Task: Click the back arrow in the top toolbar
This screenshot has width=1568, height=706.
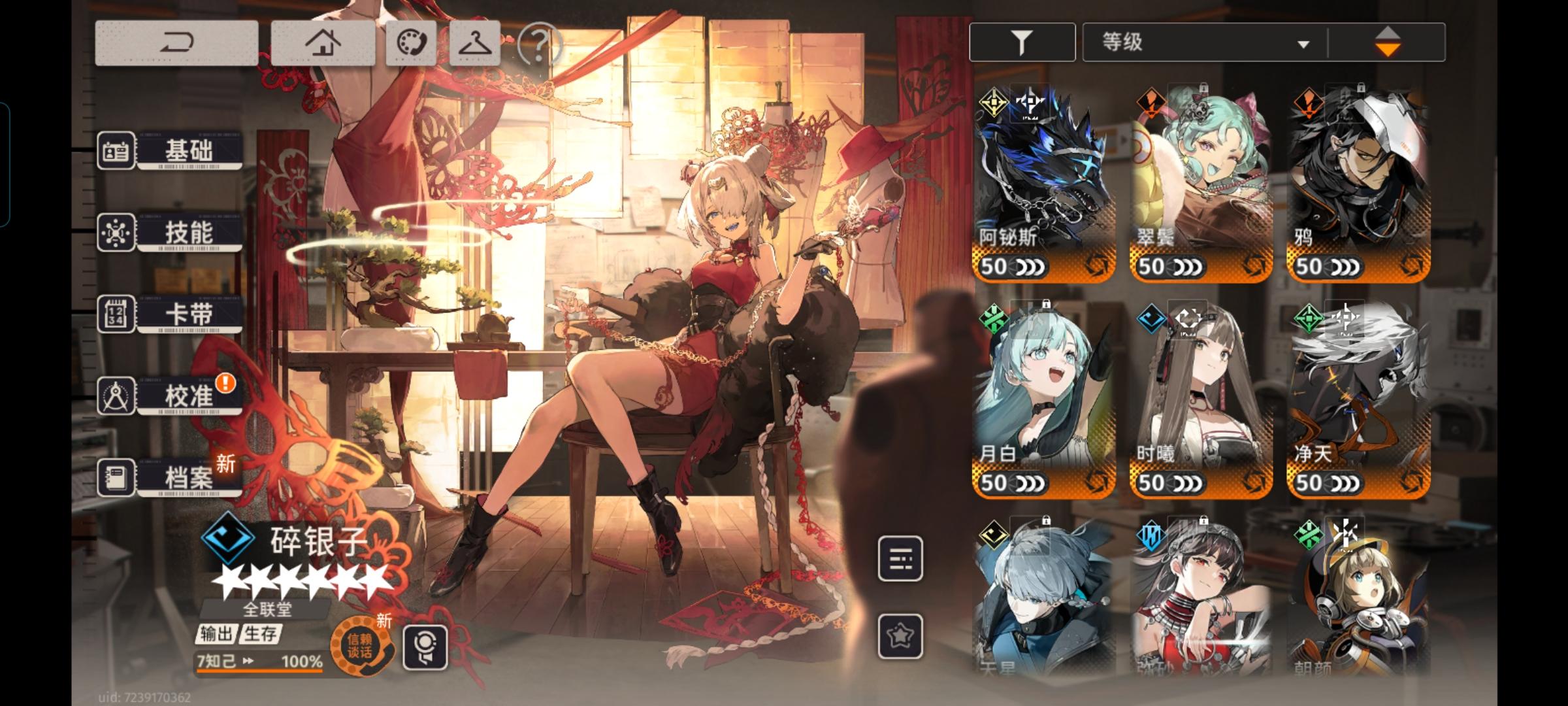Action: 178,41
